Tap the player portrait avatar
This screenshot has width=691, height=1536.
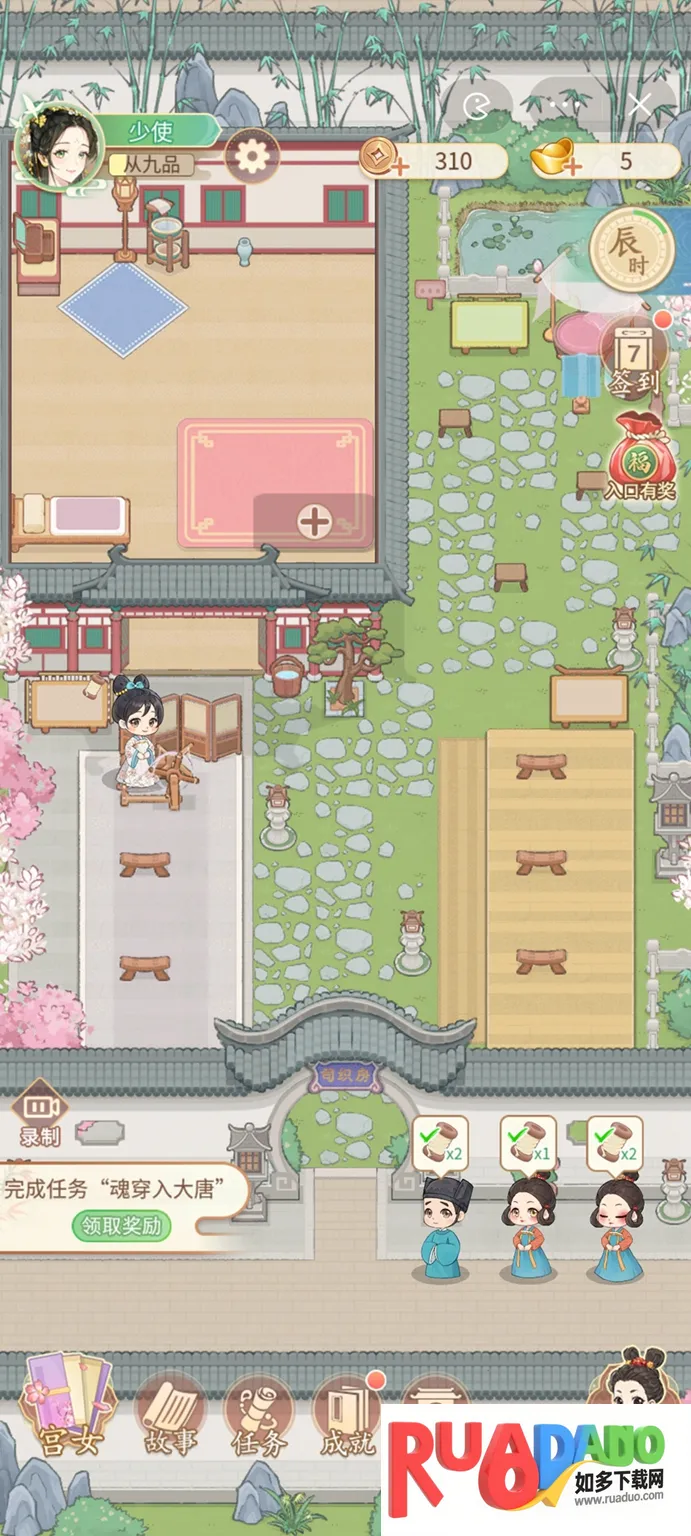[x=59, y=147]
